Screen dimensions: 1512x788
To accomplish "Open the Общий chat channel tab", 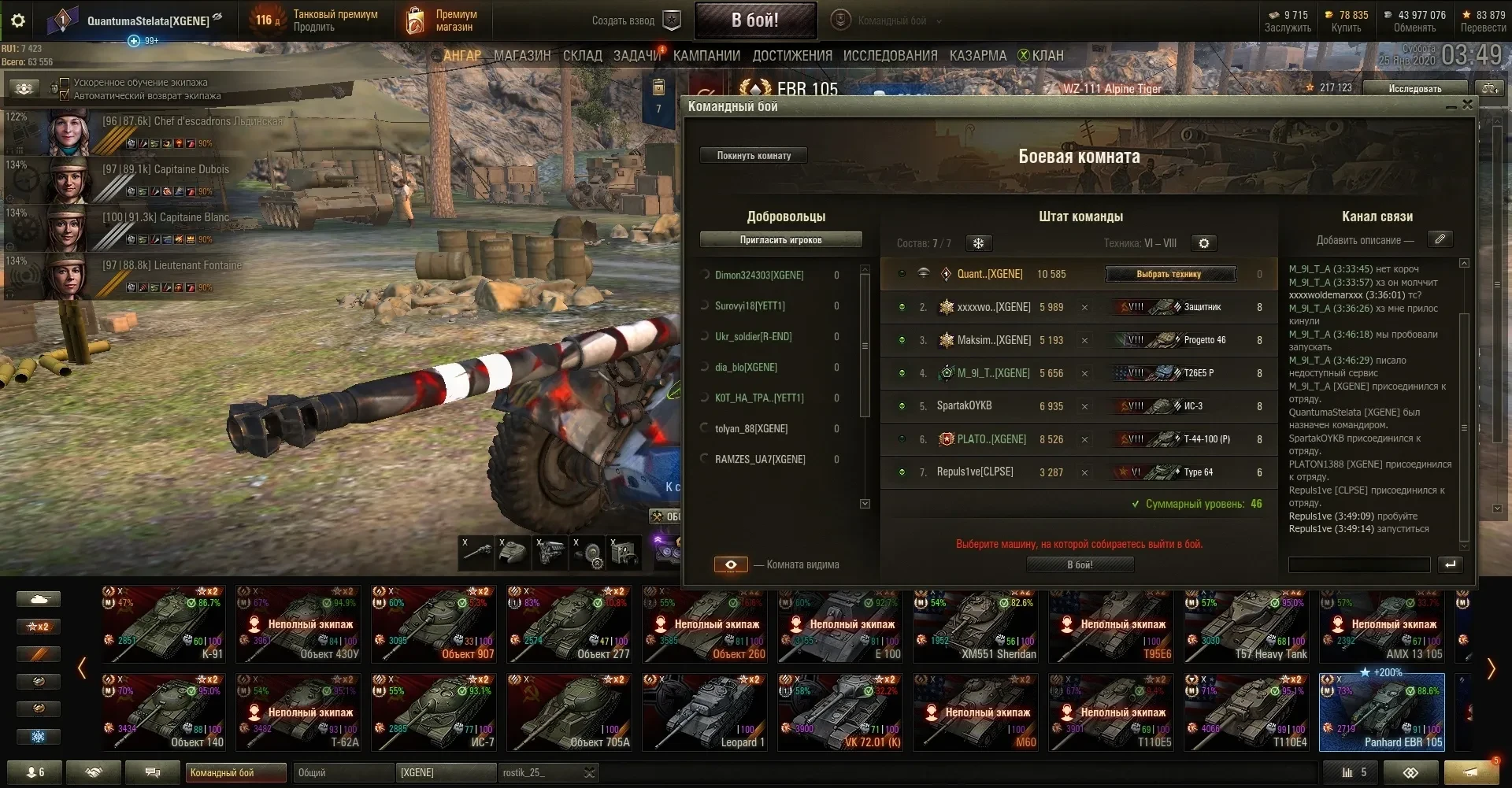I will [343, 773].
